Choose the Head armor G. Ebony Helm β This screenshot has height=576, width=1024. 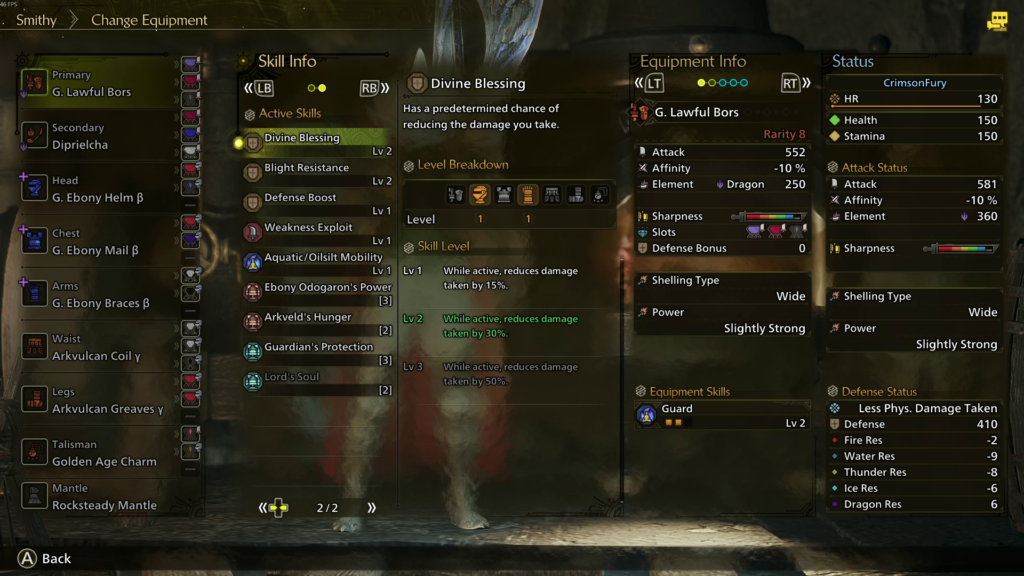point(100,190)
